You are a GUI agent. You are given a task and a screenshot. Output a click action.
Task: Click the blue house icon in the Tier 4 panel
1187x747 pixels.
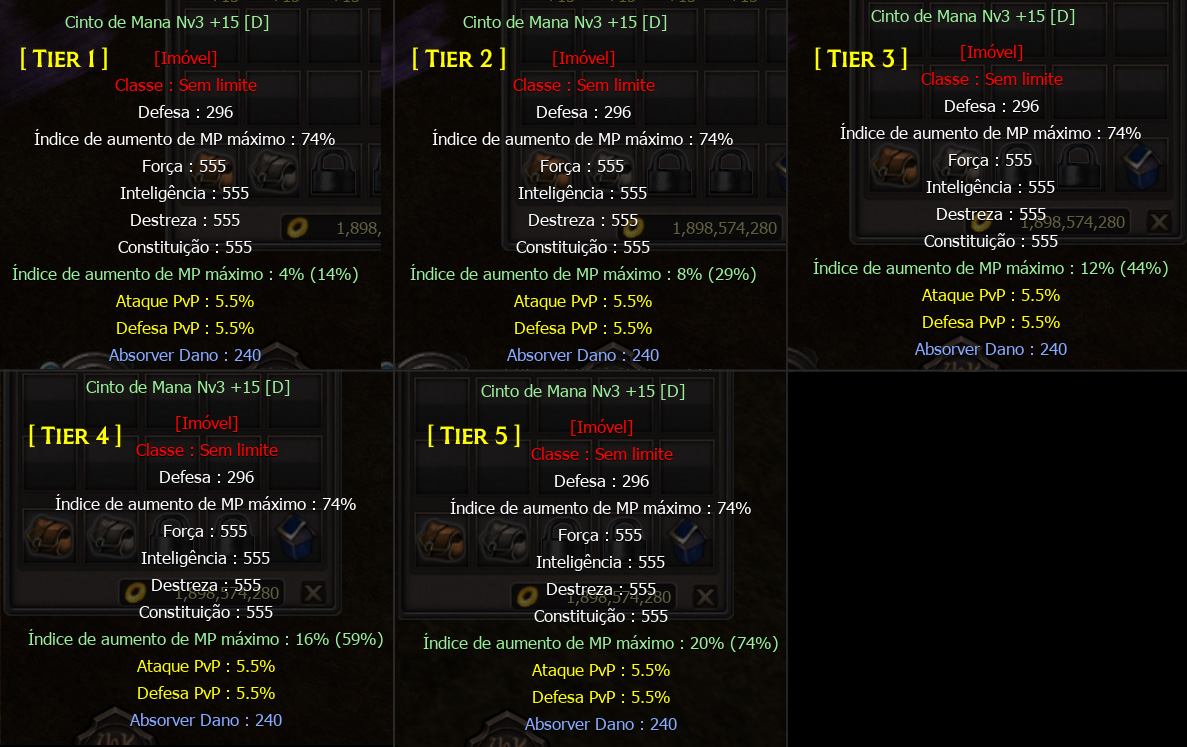point(297,538)
